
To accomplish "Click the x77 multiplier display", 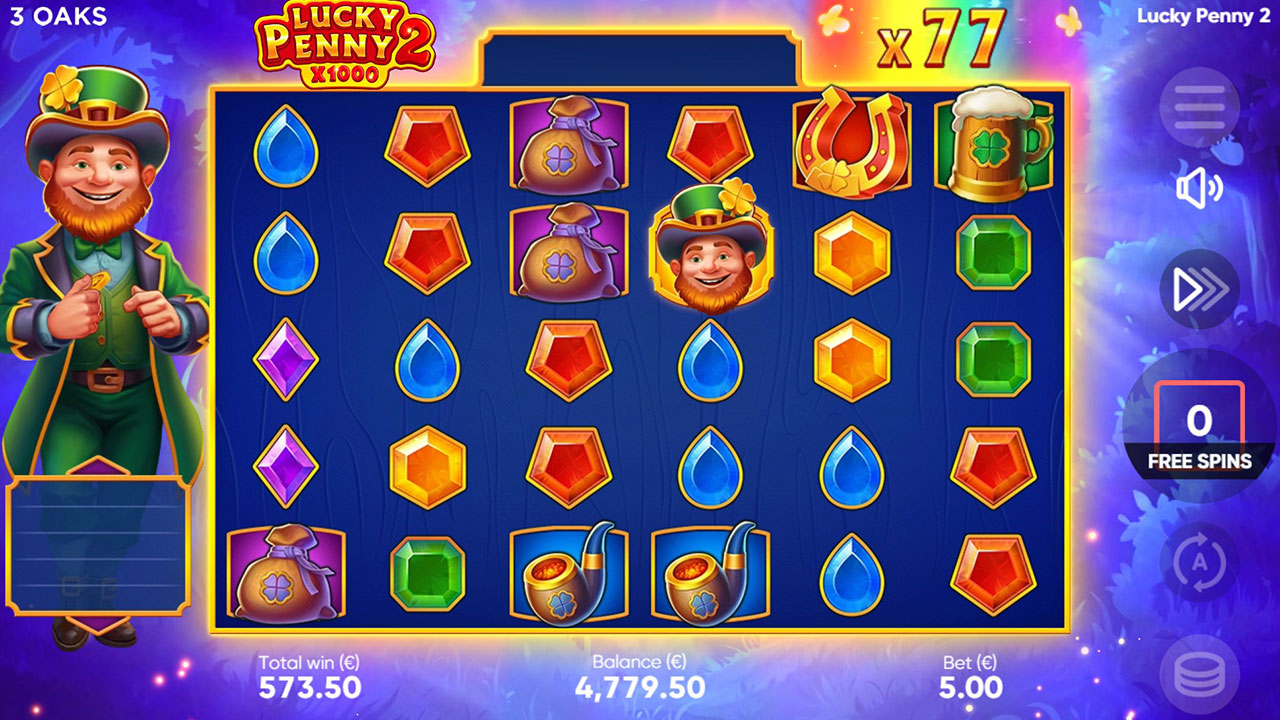I will [x=943, y=40].
